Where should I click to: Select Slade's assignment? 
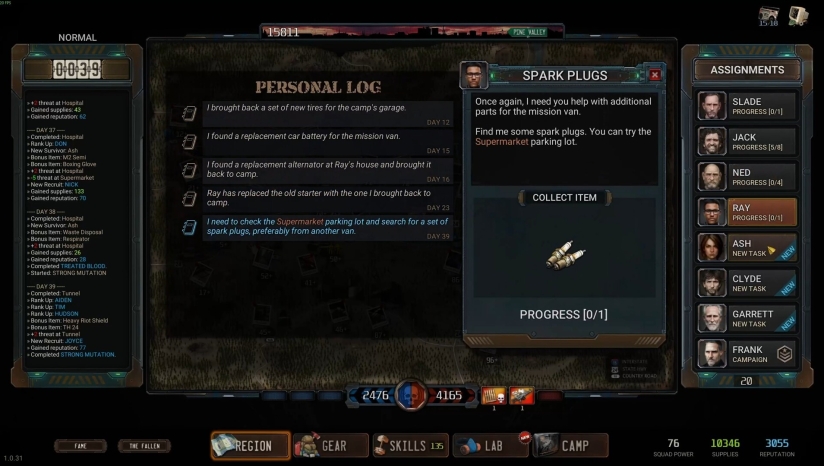pyautogui.click(x=747, y=106)
